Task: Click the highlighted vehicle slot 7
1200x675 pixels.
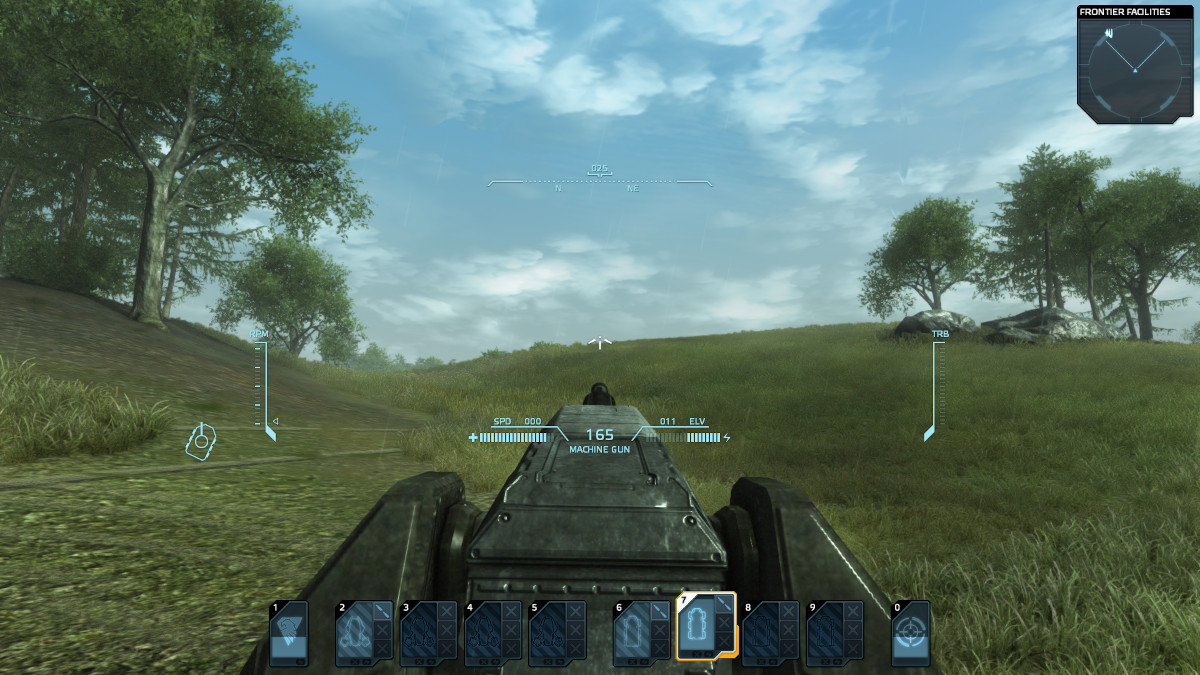Action: pos(706,627)
